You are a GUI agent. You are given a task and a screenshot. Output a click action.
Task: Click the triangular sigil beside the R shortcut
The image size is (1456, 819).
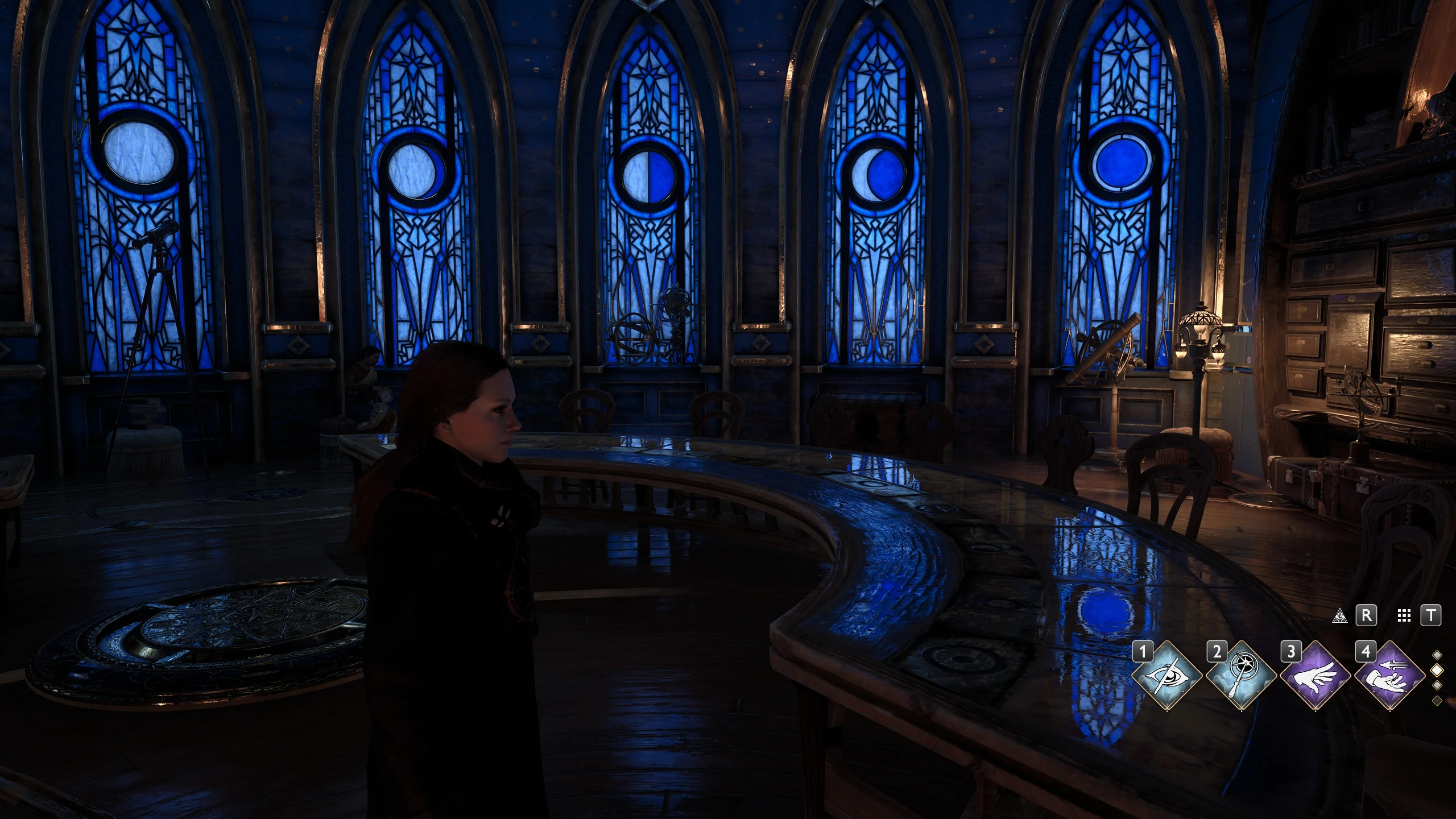tap(1340, 617)
